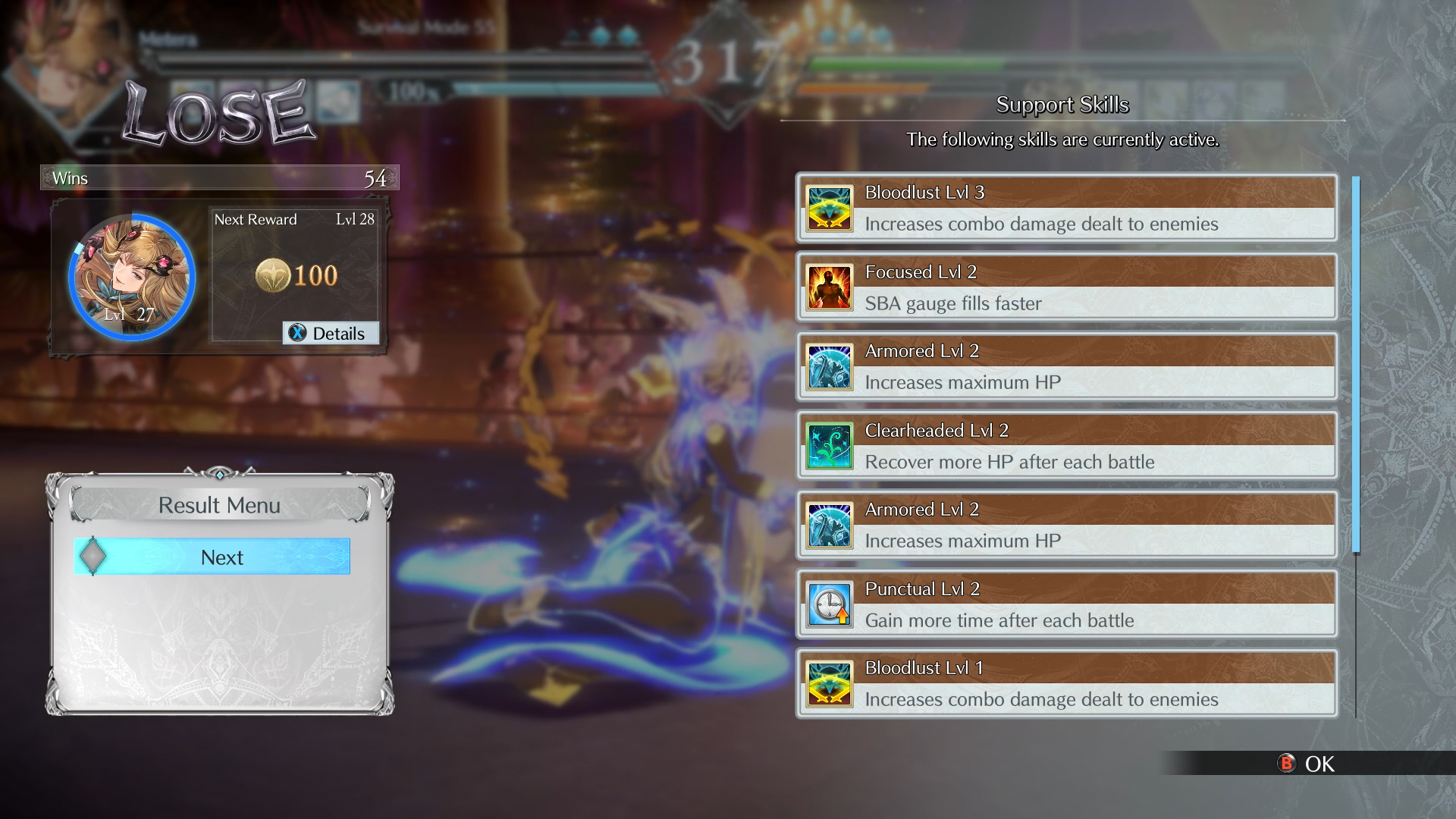The width and height of the screenshot is (1456, 819).
Task: Select the Punctual Lvl 2 skill row
Action: click(x=1065, y=604)
